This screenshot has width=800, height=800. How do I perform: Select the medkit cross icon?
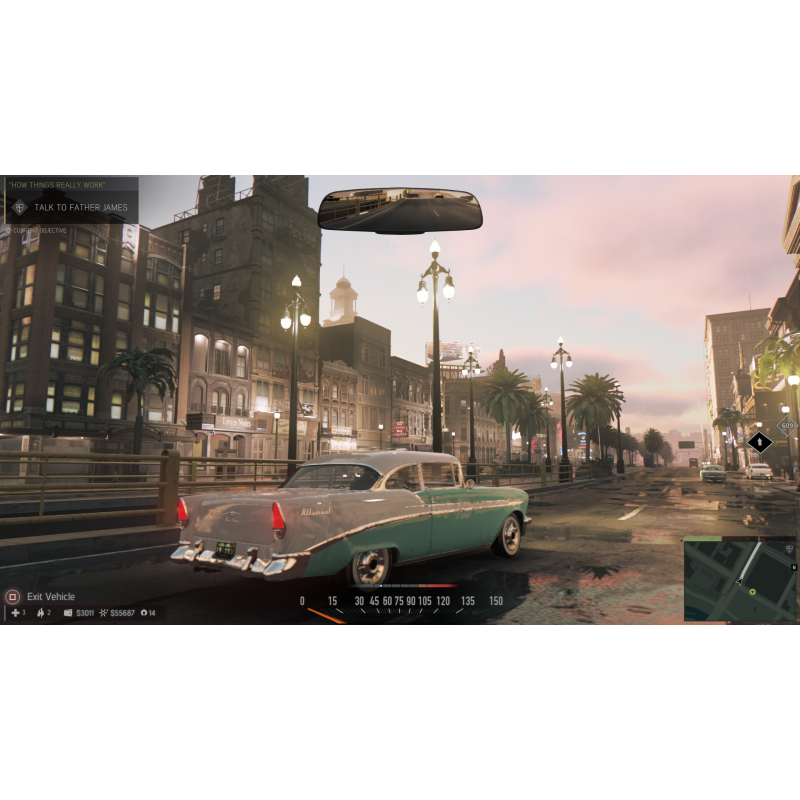click(14, 613)
